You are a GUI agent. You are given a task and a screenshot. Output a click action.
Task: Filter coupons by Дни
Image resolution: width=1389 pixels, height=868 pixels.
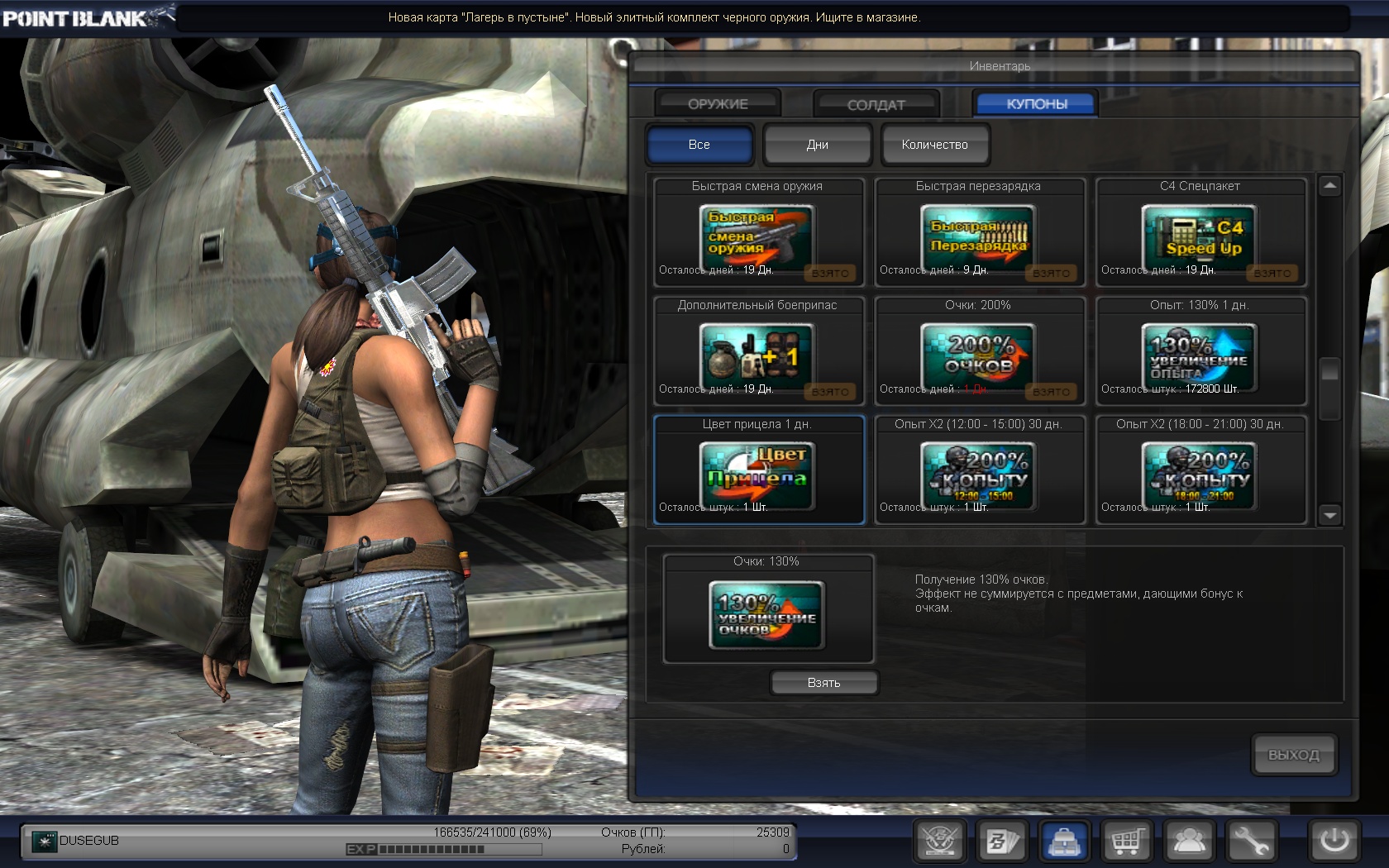tap(817, 145)
